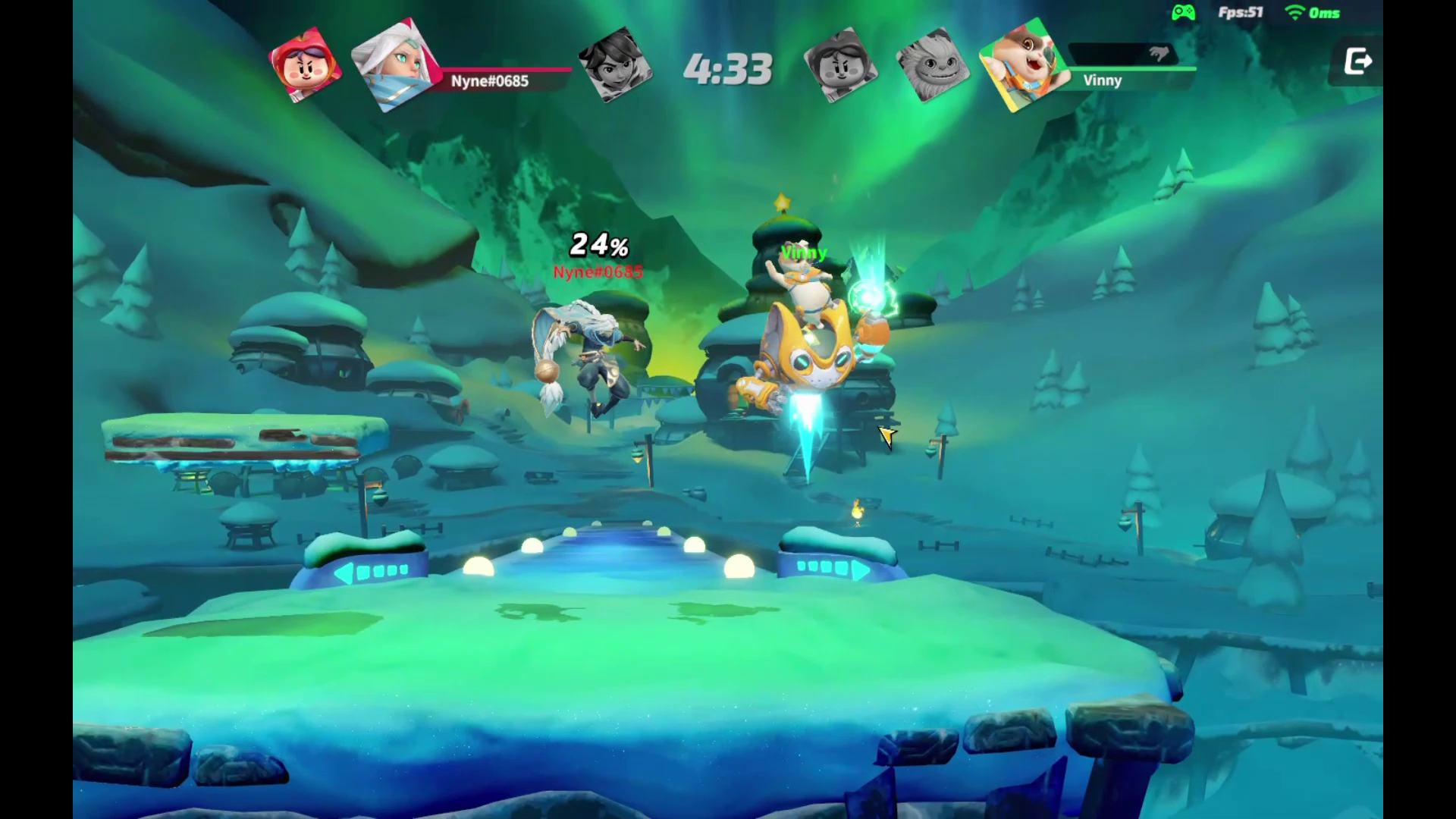
Task: Choose the greyed-out dark-haired boy portrait
Action: pos(614,64)
